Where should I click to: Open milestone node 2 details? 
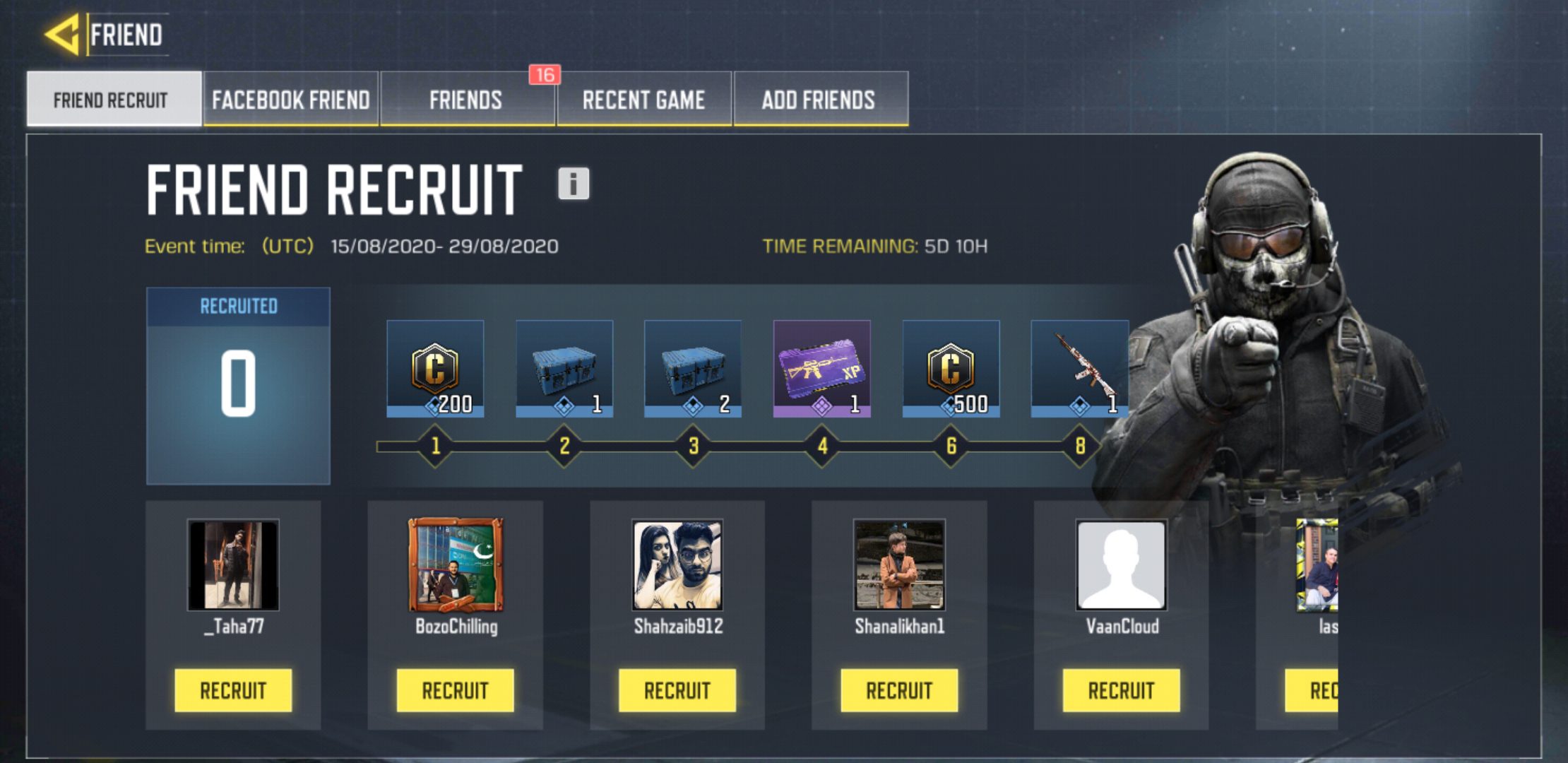point(564,445)
